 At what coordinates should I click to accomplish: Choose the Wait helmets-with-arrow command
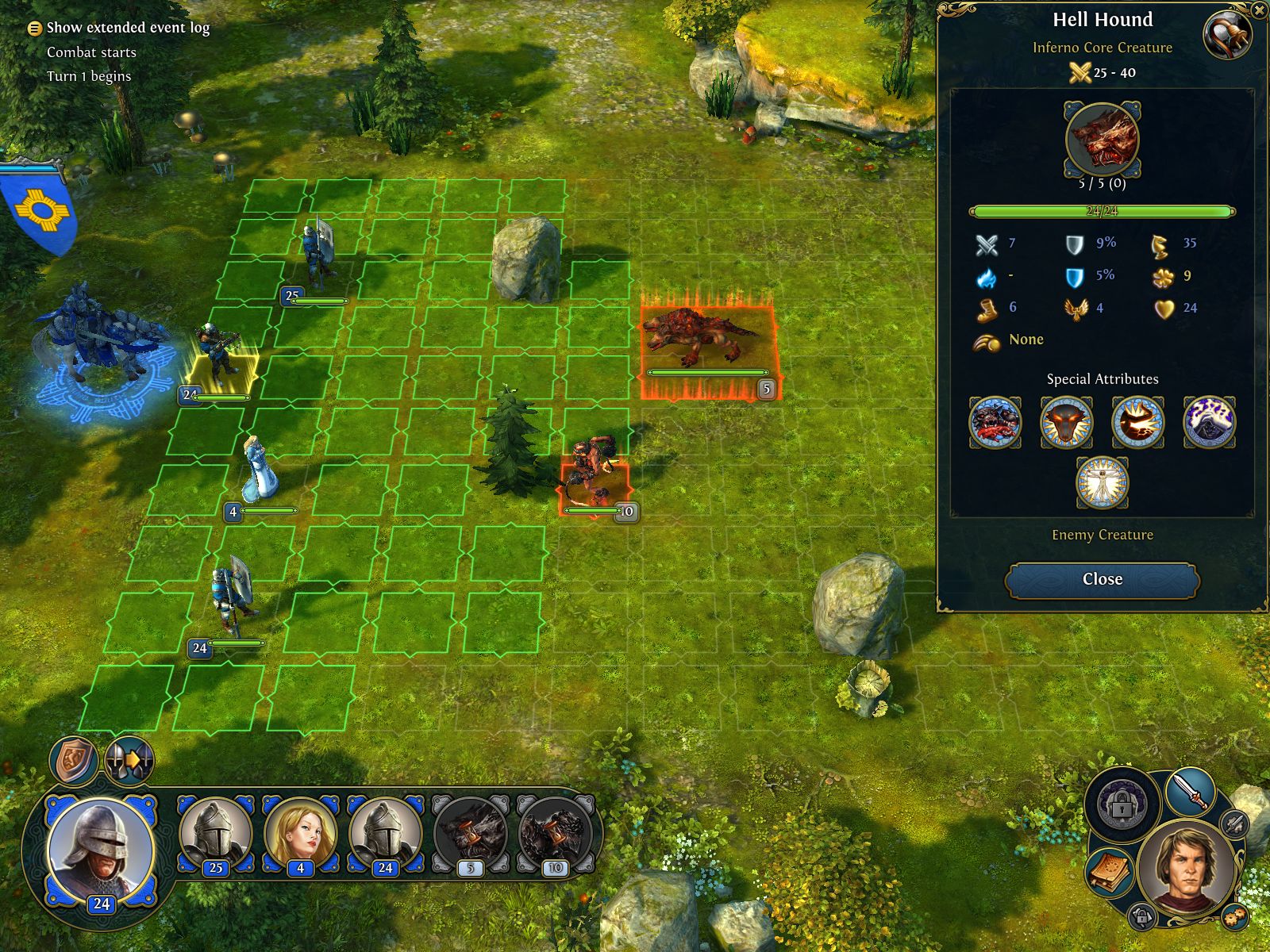click(x=129, y=760)
